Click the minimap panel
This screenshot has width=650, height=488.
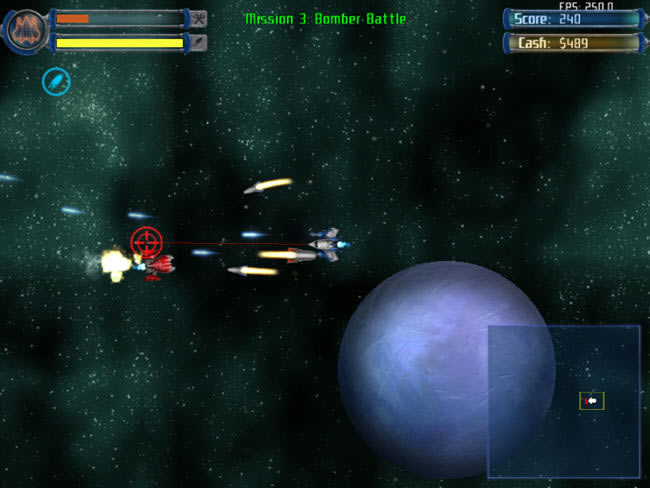point(563,401)
